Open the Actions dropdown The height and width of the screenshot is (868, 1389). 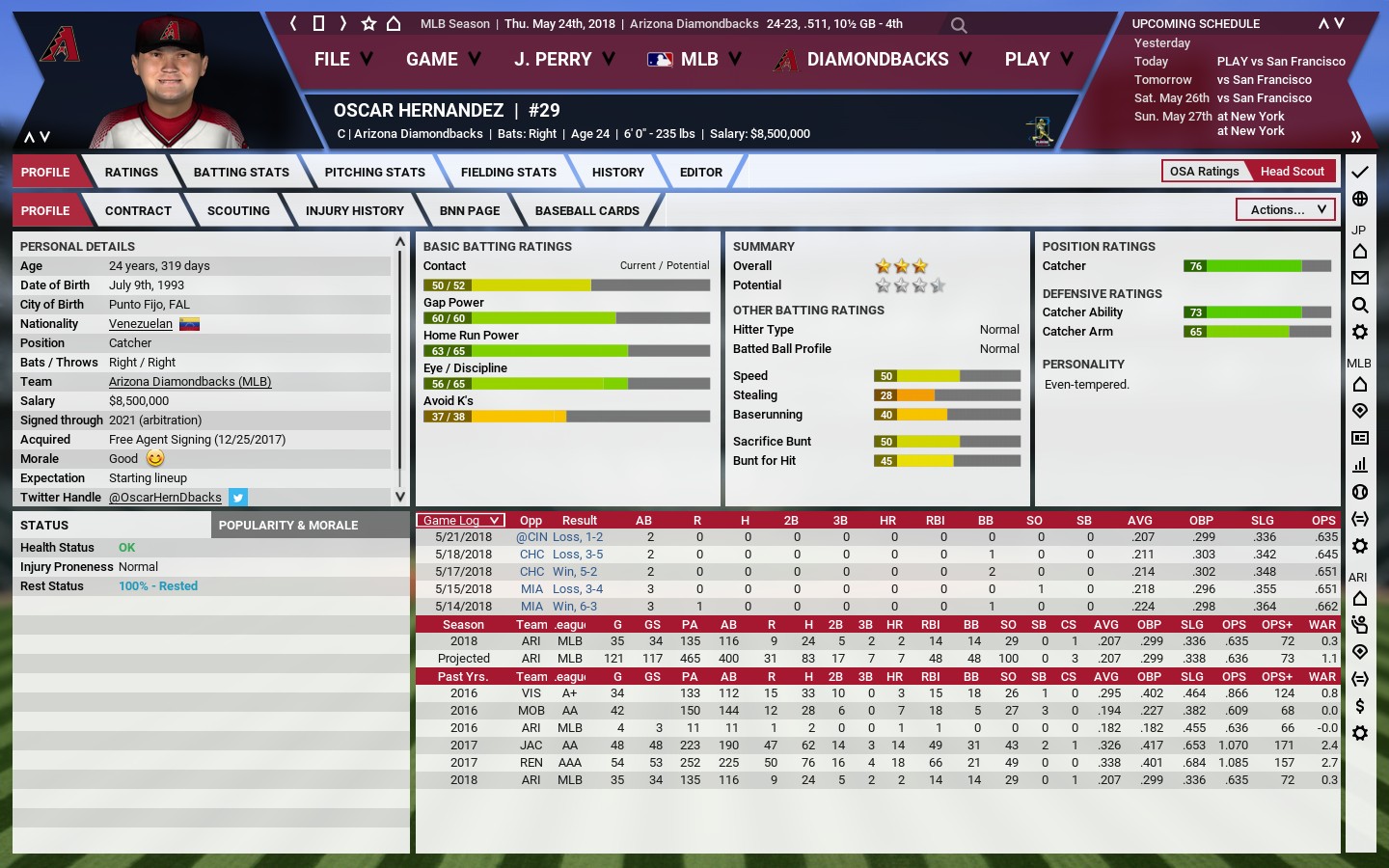pyautogui.click(x=1287, y=209)
